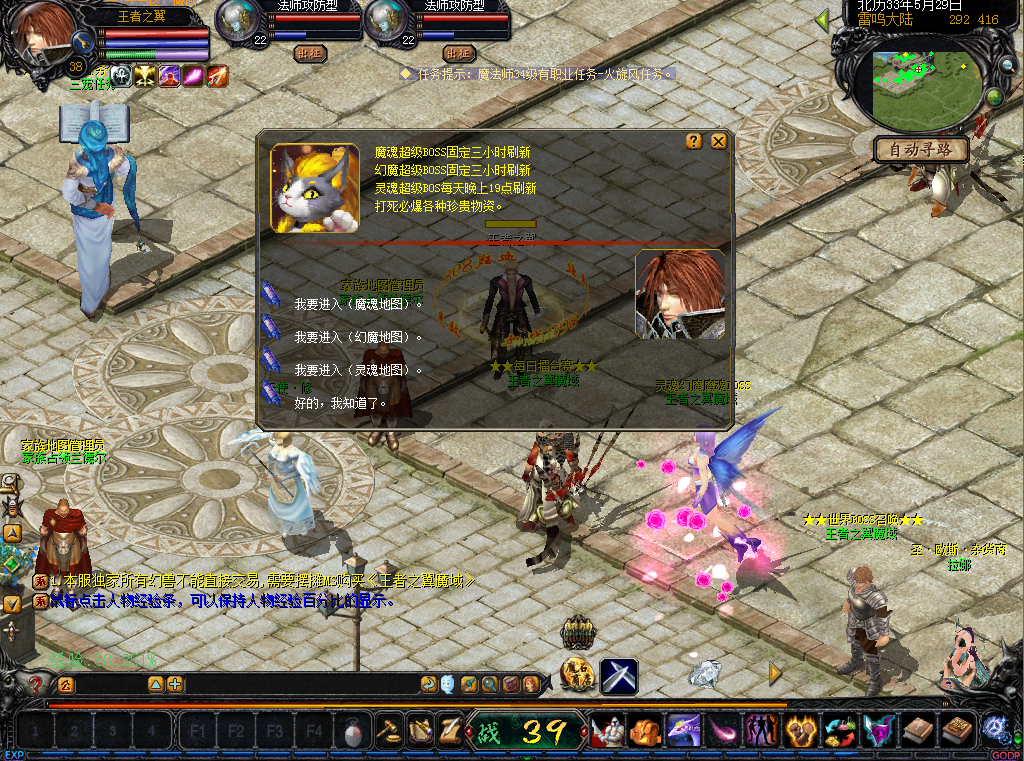The image size is (1024, 761).
Task: Open the scroll and quill icon
Action: [449, 731]
